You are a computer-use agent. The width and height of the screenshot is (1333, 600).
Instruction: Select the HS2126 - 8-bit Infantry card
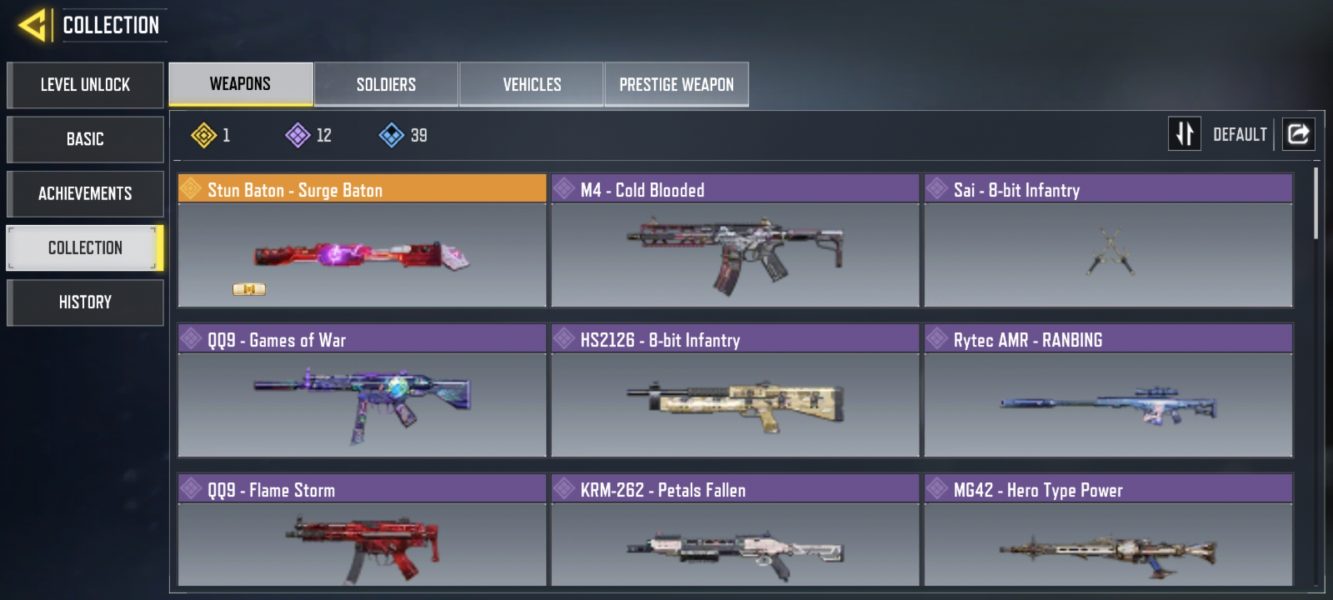click(x=735, y=392)
